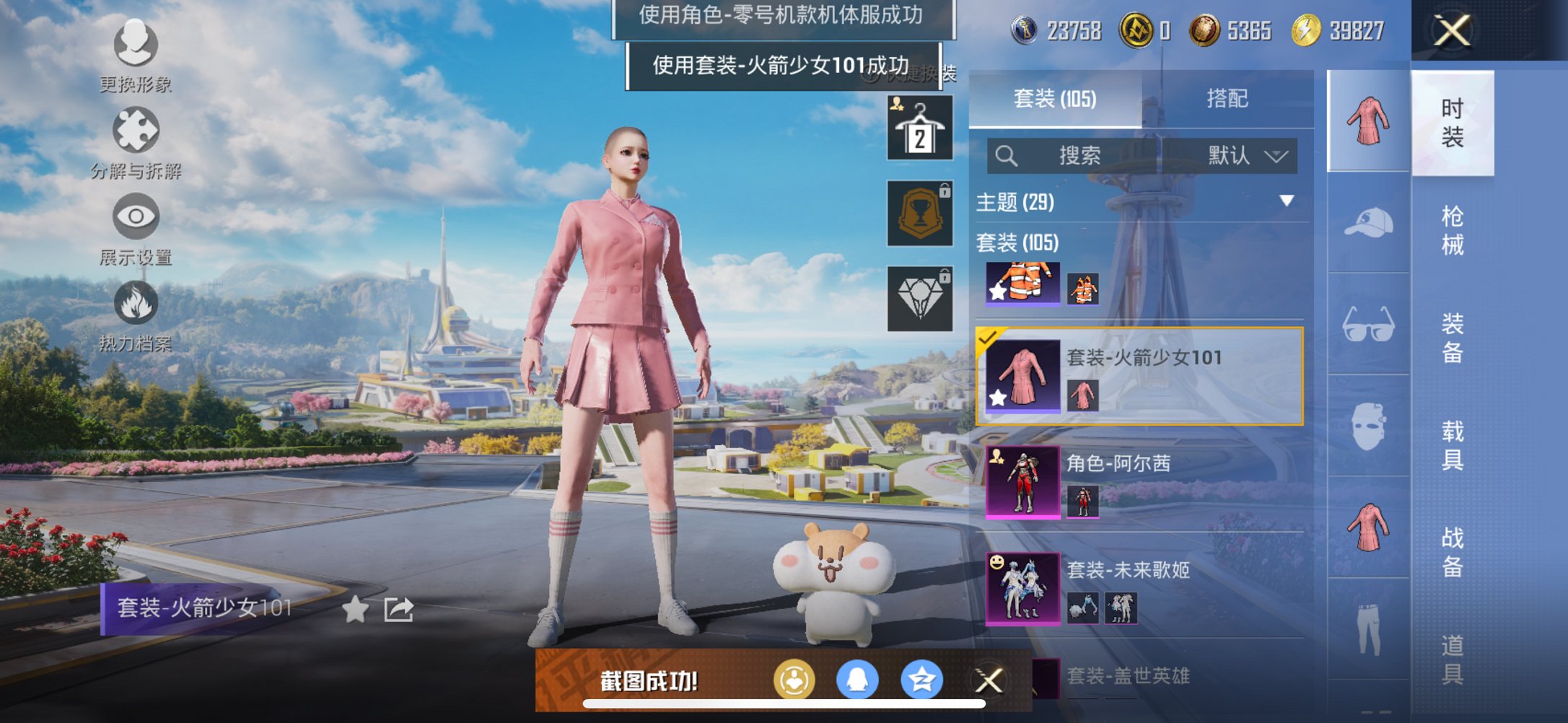
Task: Select the 分解与拆解 dismantle icon
Action: [134, 128]
